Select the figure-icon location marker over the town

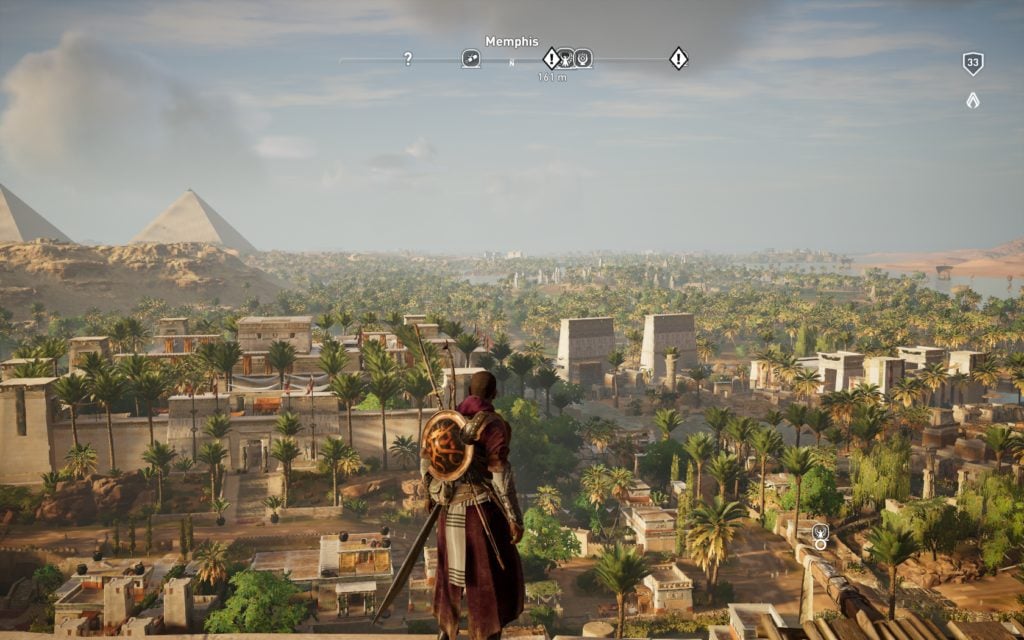[820, 533]
